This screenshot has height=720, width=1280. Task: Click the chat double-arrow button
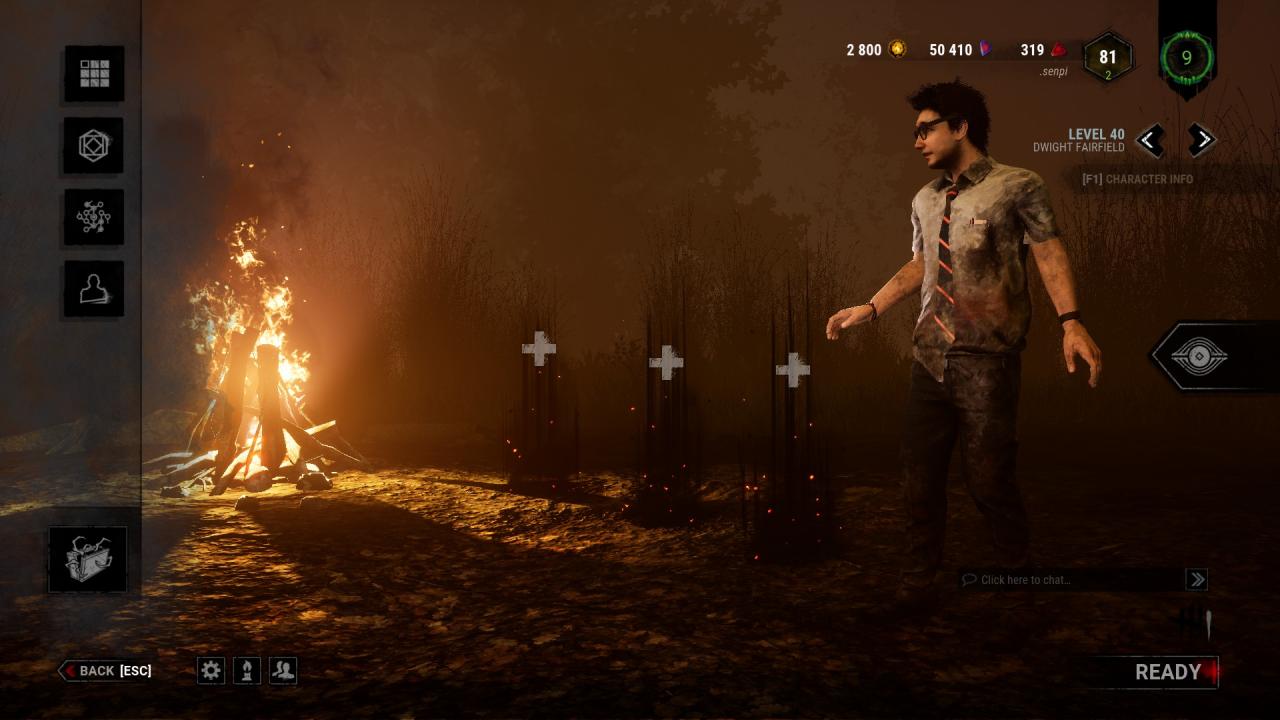click(x=1196, y=579)
